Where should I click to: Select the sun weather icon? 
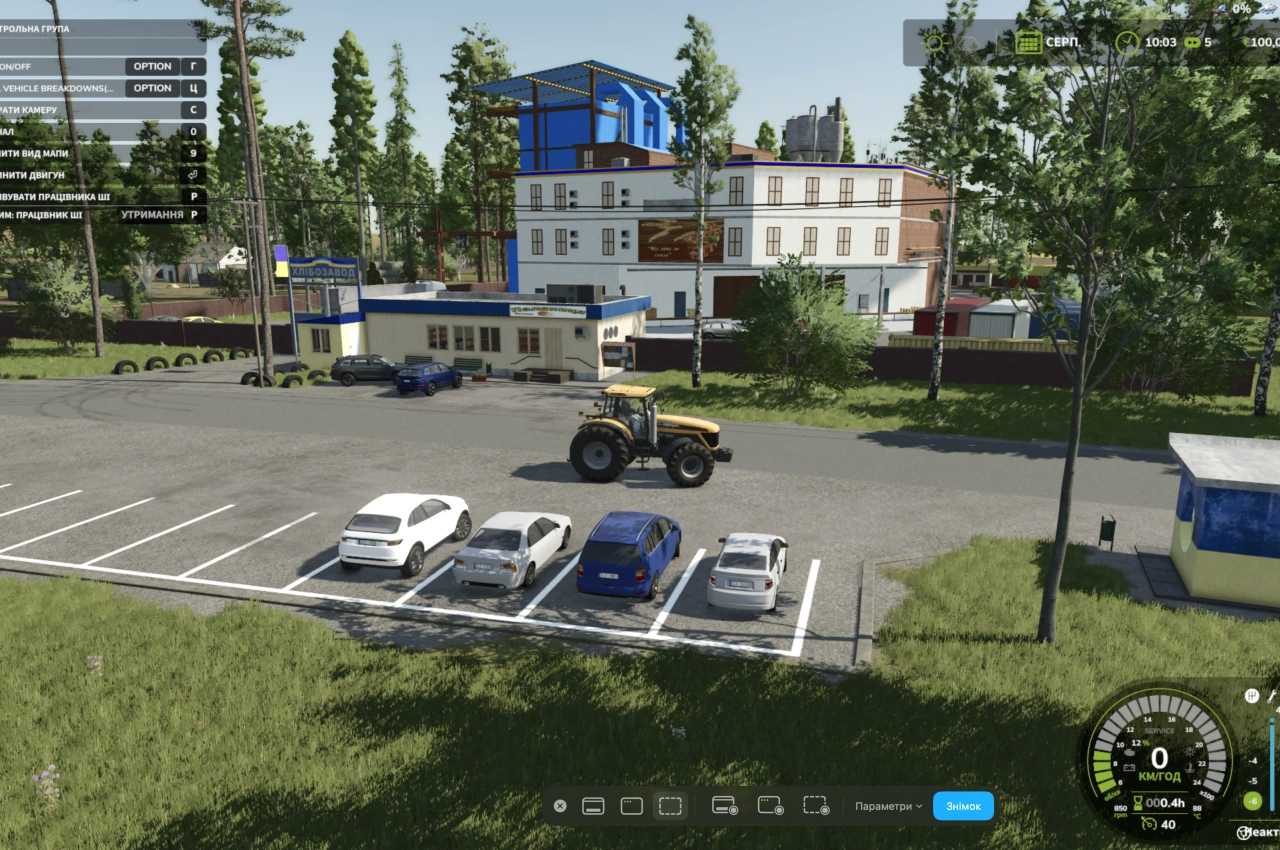(935, 42)
